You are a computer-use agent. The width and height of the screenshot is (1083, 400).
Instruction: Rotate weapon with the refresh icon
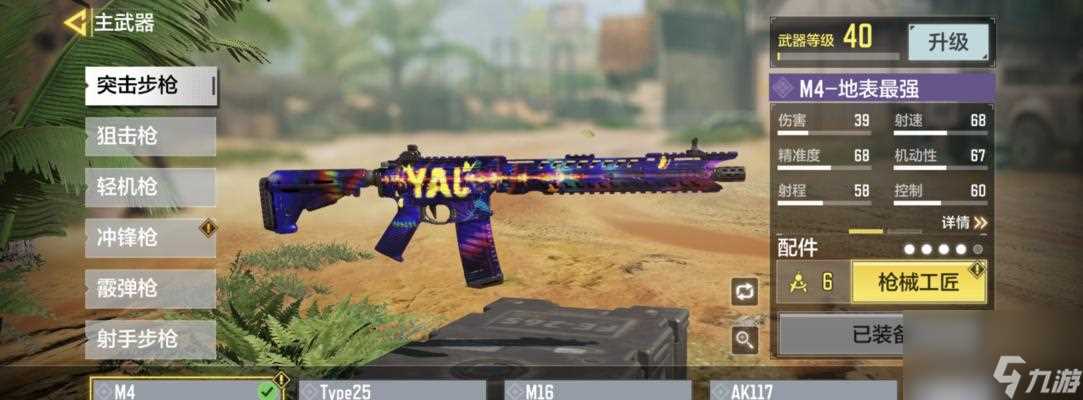pos(744,292)
